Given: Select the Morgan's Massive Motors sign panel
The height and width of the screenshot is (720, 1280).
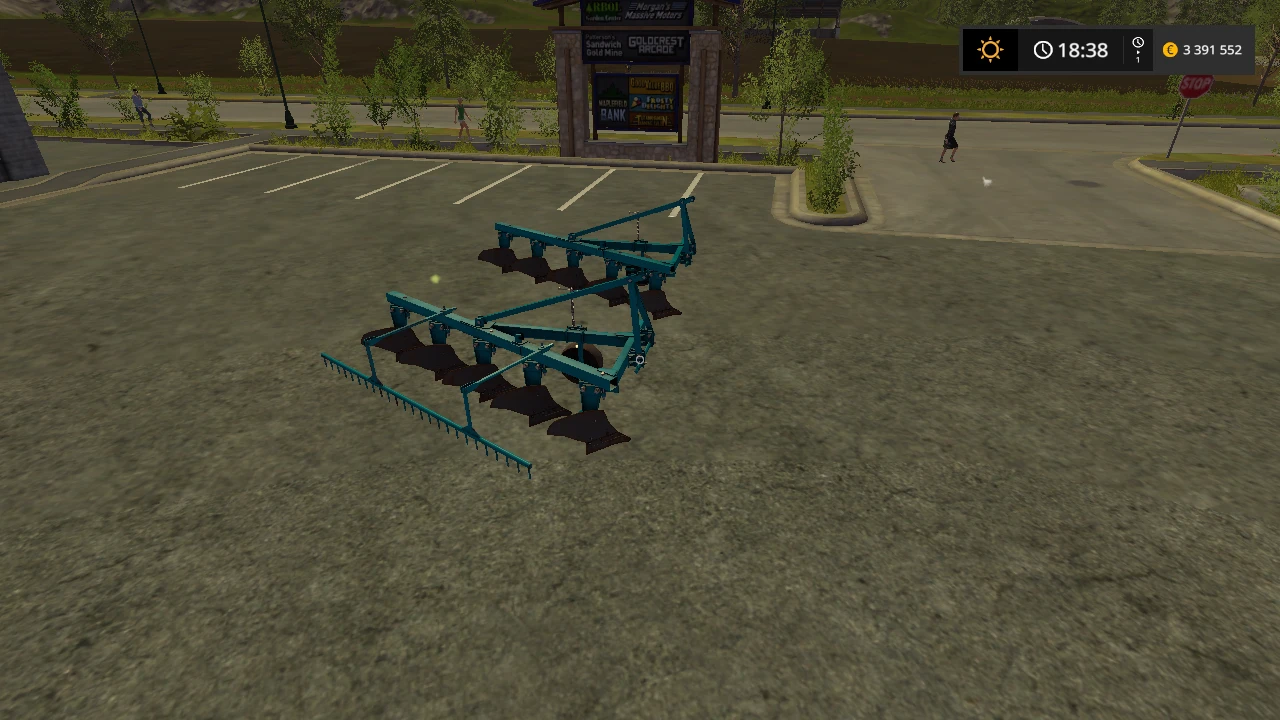Looking at the screenshot, I should (x=653, y=11).
